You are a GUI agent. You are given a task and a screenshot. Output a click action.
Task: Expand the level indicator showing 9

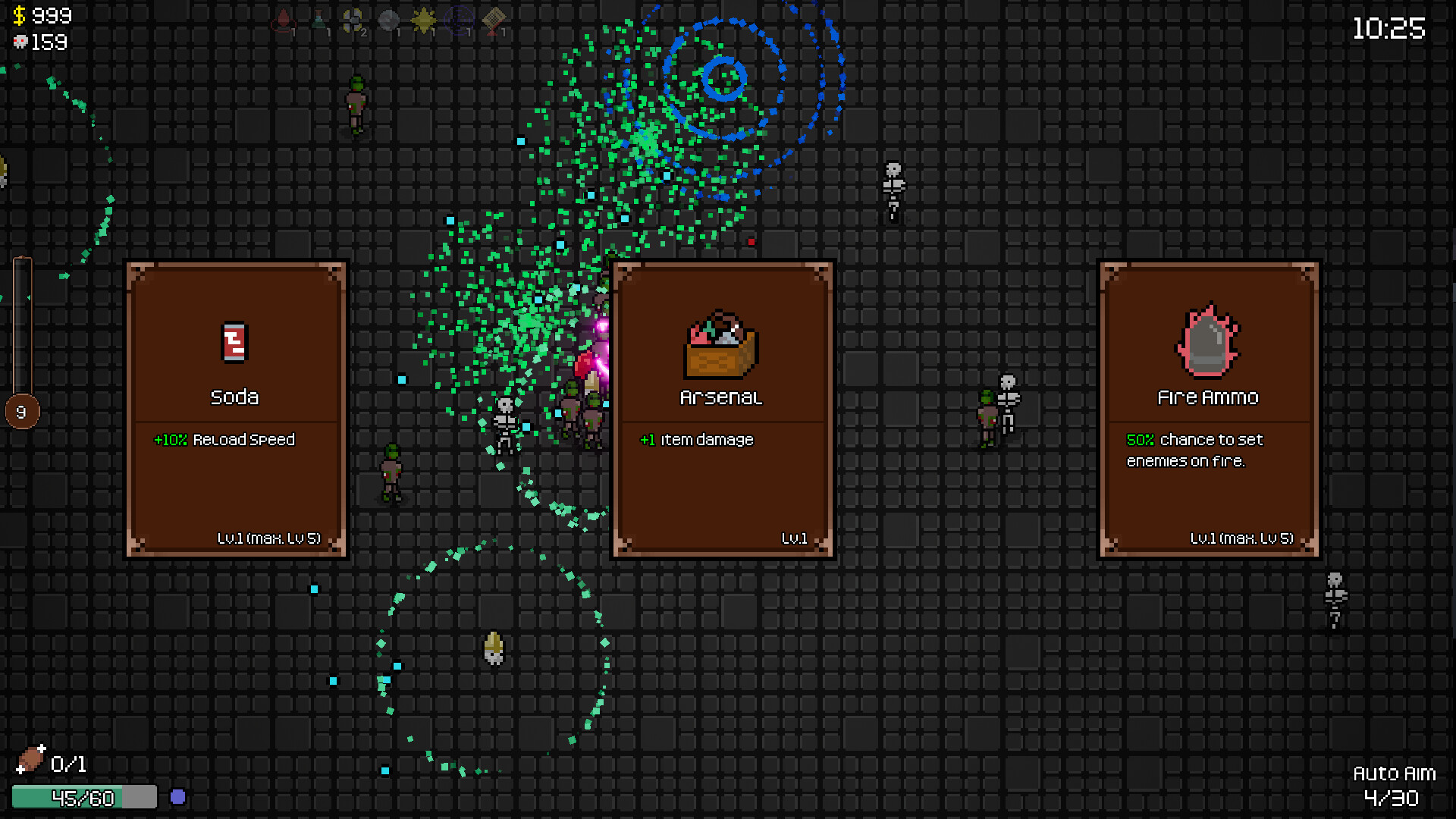pyautogui.click(x=20, y=412)
